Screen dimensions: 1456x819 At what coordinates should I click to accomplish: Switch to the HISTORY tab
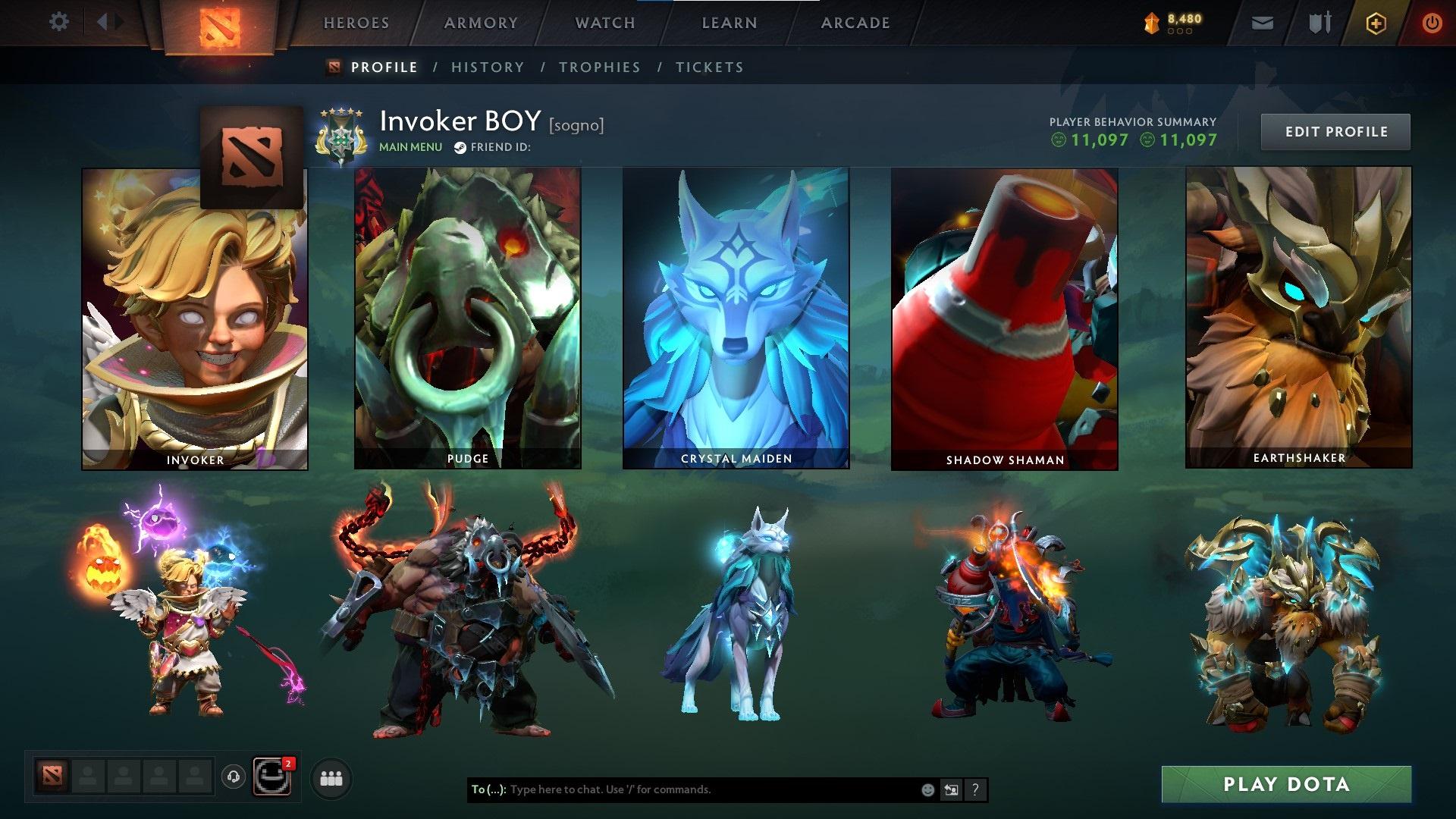click(487, 67)
